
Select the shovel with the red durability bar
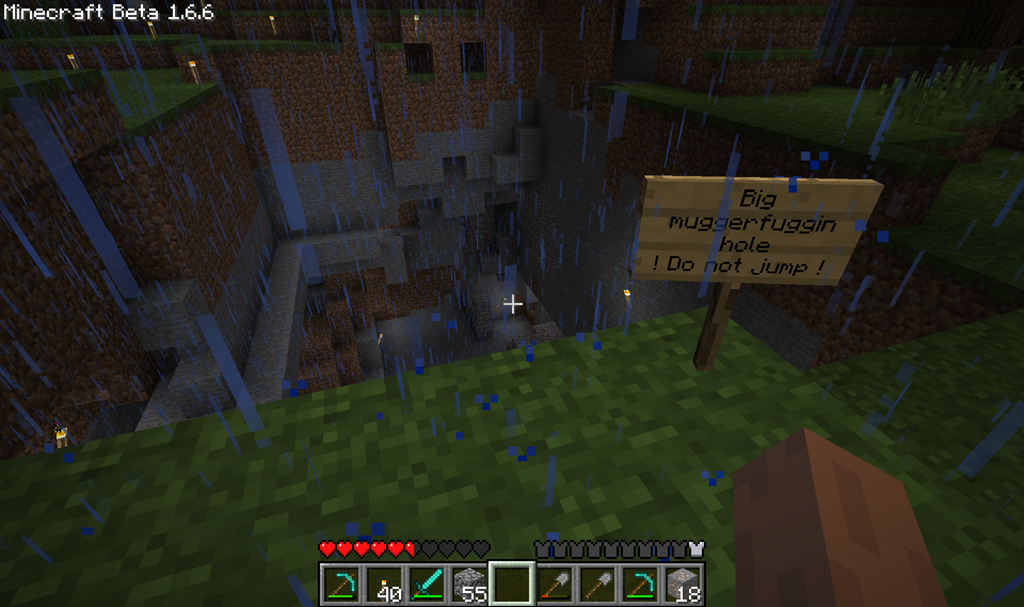click(554, 583)
